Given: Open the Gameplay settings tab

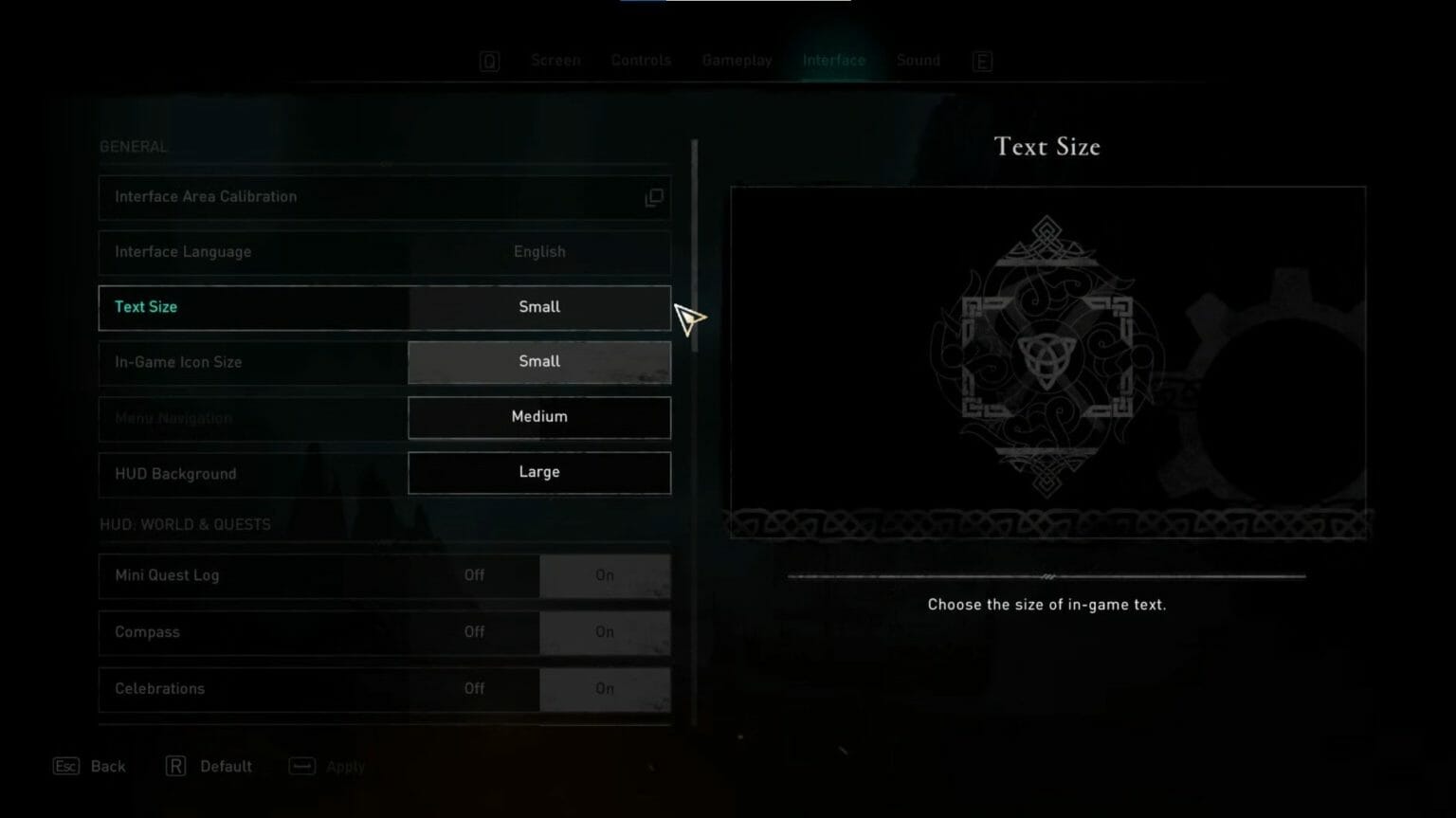Looking at the screenshot, I should (x=737, y=60).
